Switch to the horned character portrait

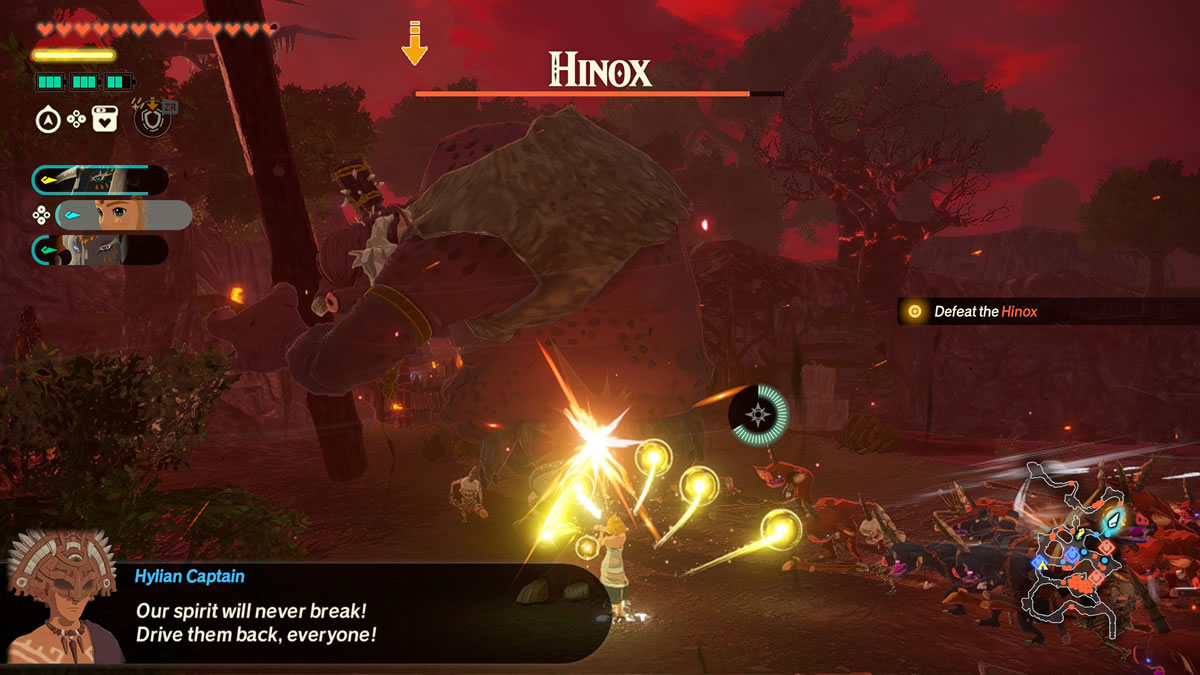pos(99,180)
